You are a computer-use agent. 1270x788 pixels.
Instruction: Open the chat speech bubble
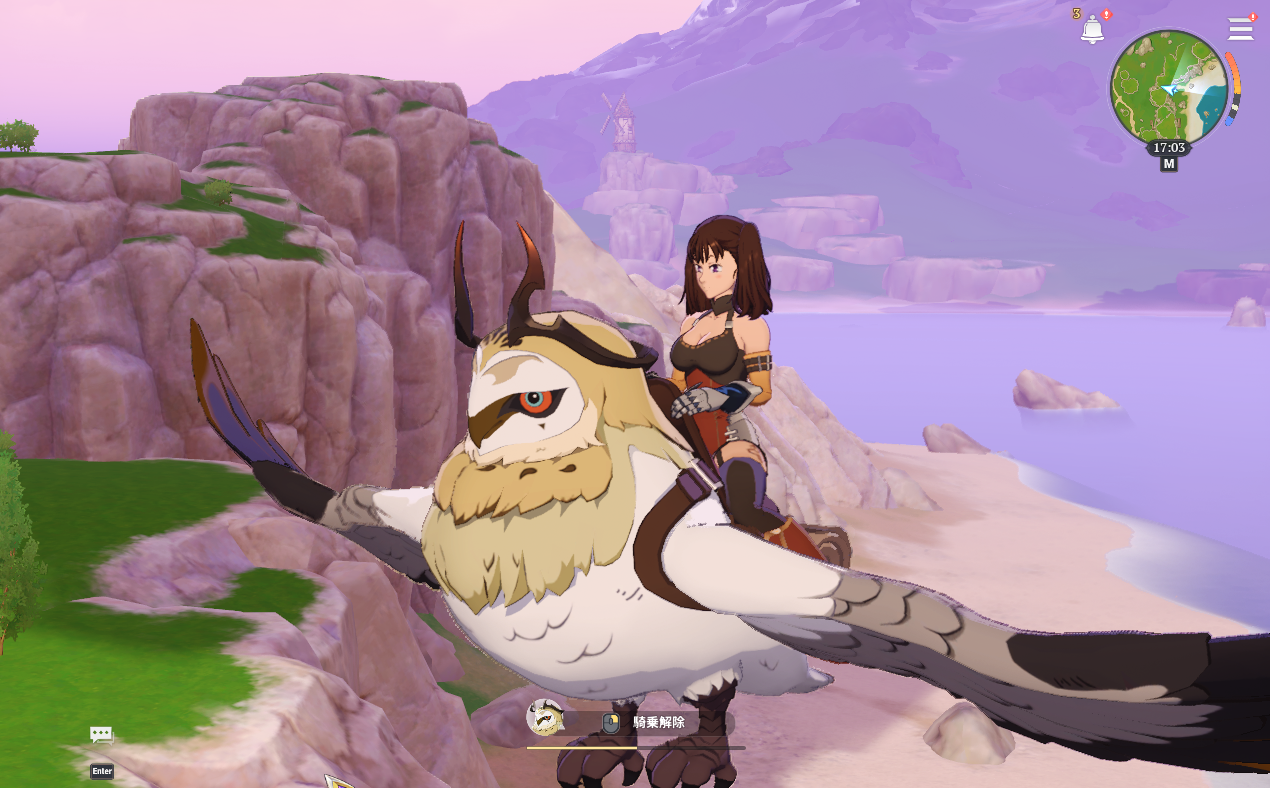coord(101,735)
